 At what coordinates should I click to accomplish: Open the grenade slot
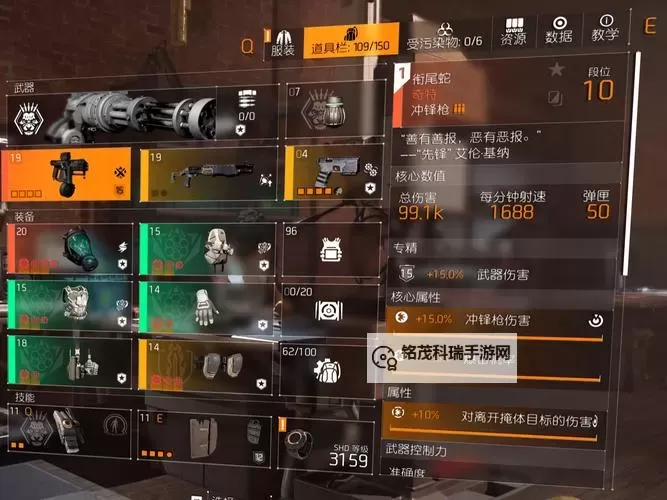click(x=331, y=110)
